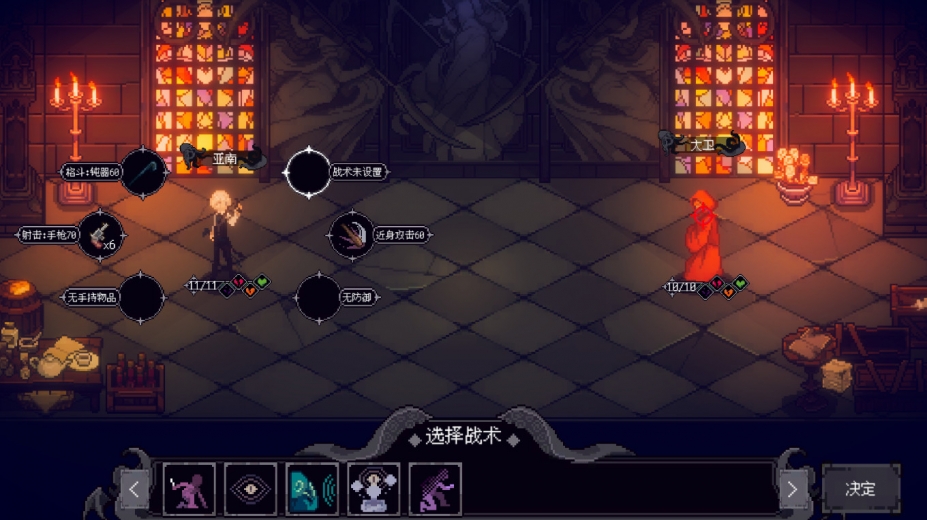
Task: Show more tactics with the right arrow
Action: [x=792, y=490]
